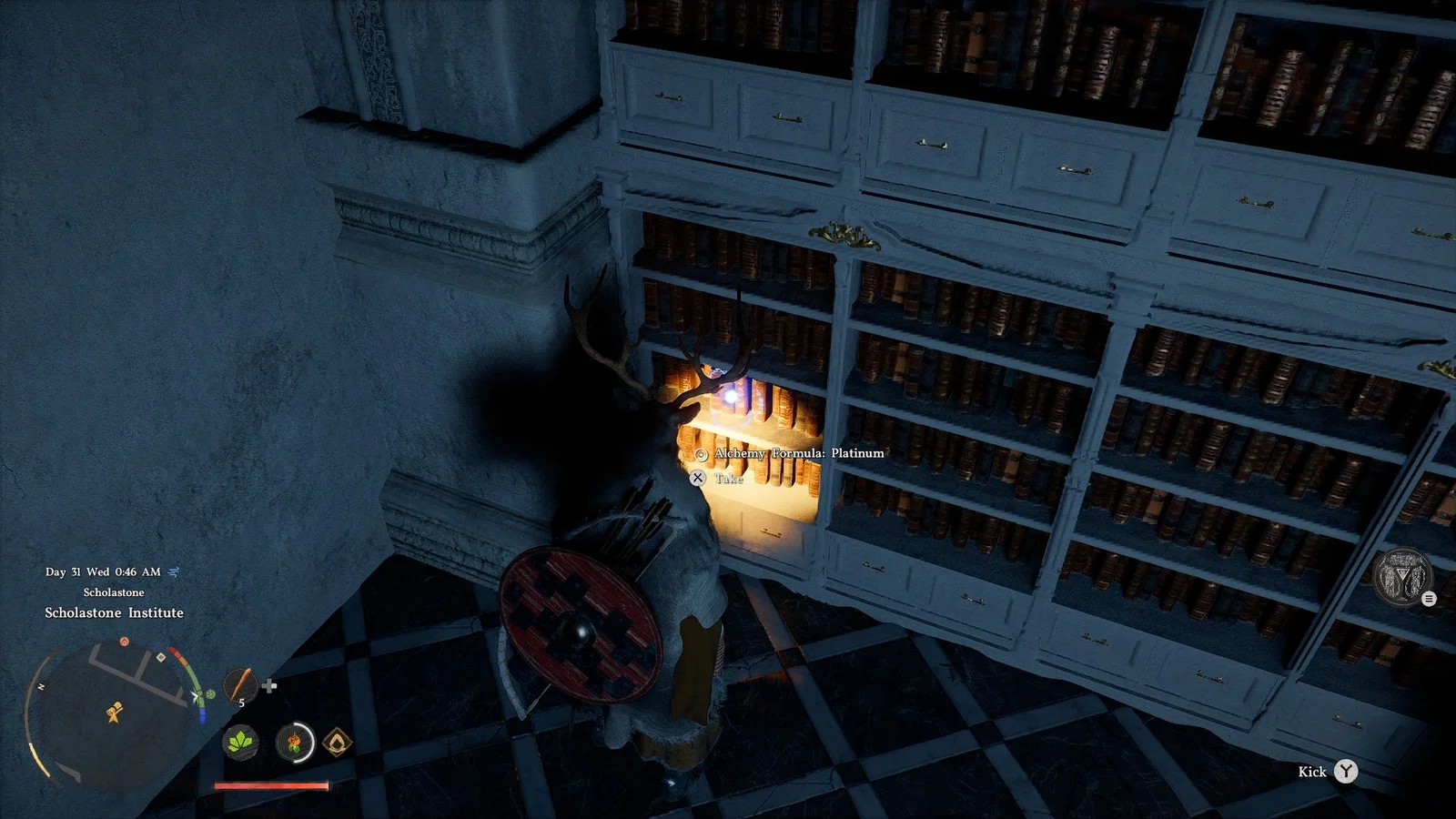Image resolution: width=1456 pixels, height=819 pixels.
Task: Select the diamond-shaped hood icon
Action: (x=337, y=743)
